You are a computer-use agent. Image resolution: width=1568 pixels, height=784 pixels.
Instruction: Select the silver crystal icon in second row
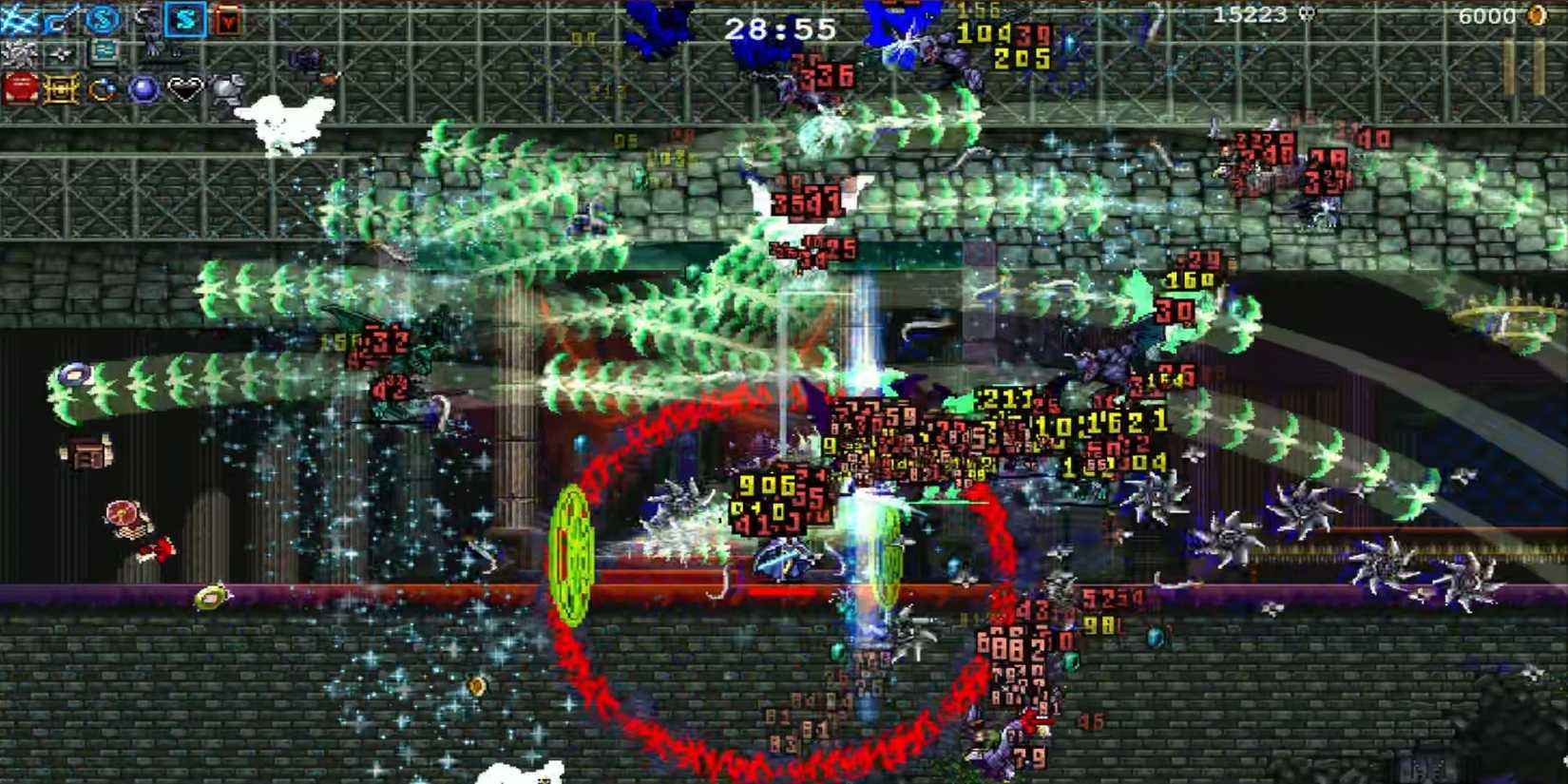click(x=19, y=51)
